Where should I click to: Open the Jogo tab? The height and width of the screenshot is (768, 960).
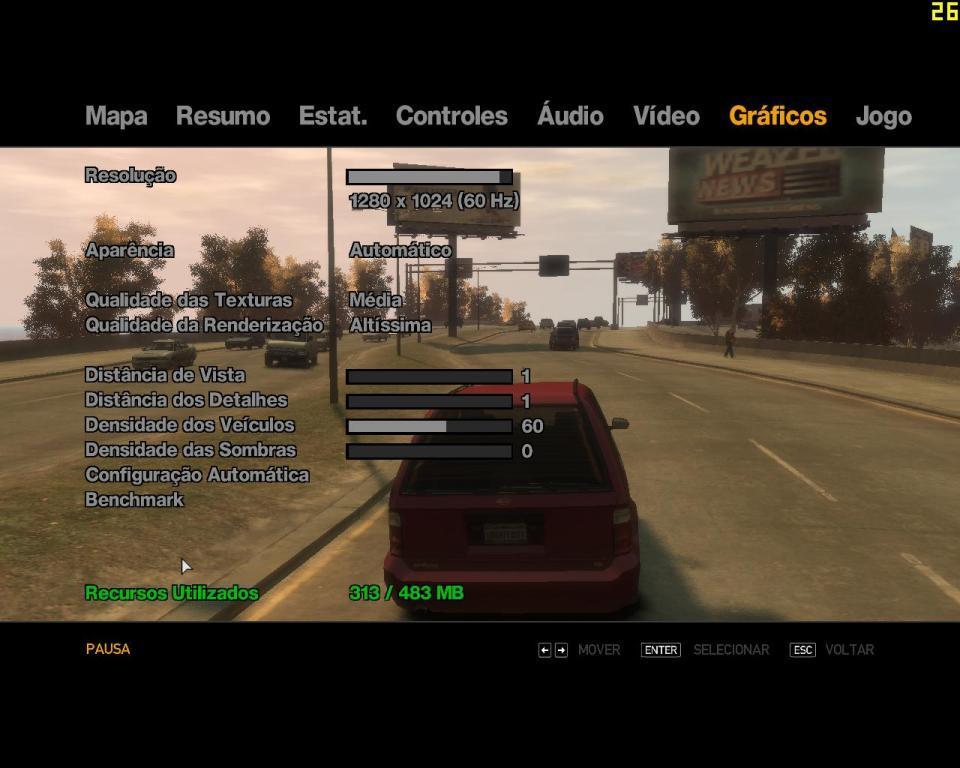pos(883,116)
